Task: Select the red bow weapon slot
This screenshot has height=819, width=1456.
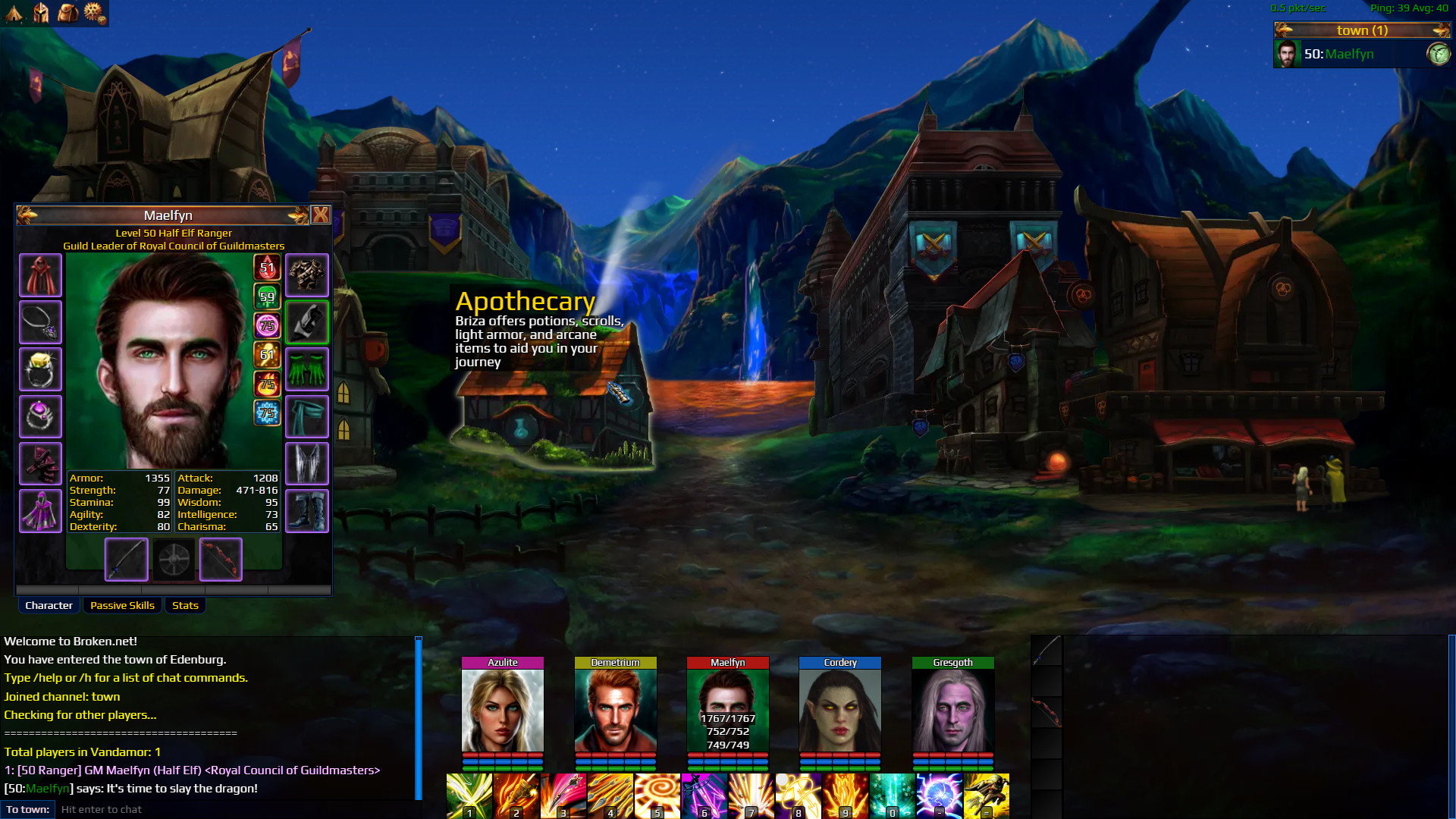Action: [221, 560]
